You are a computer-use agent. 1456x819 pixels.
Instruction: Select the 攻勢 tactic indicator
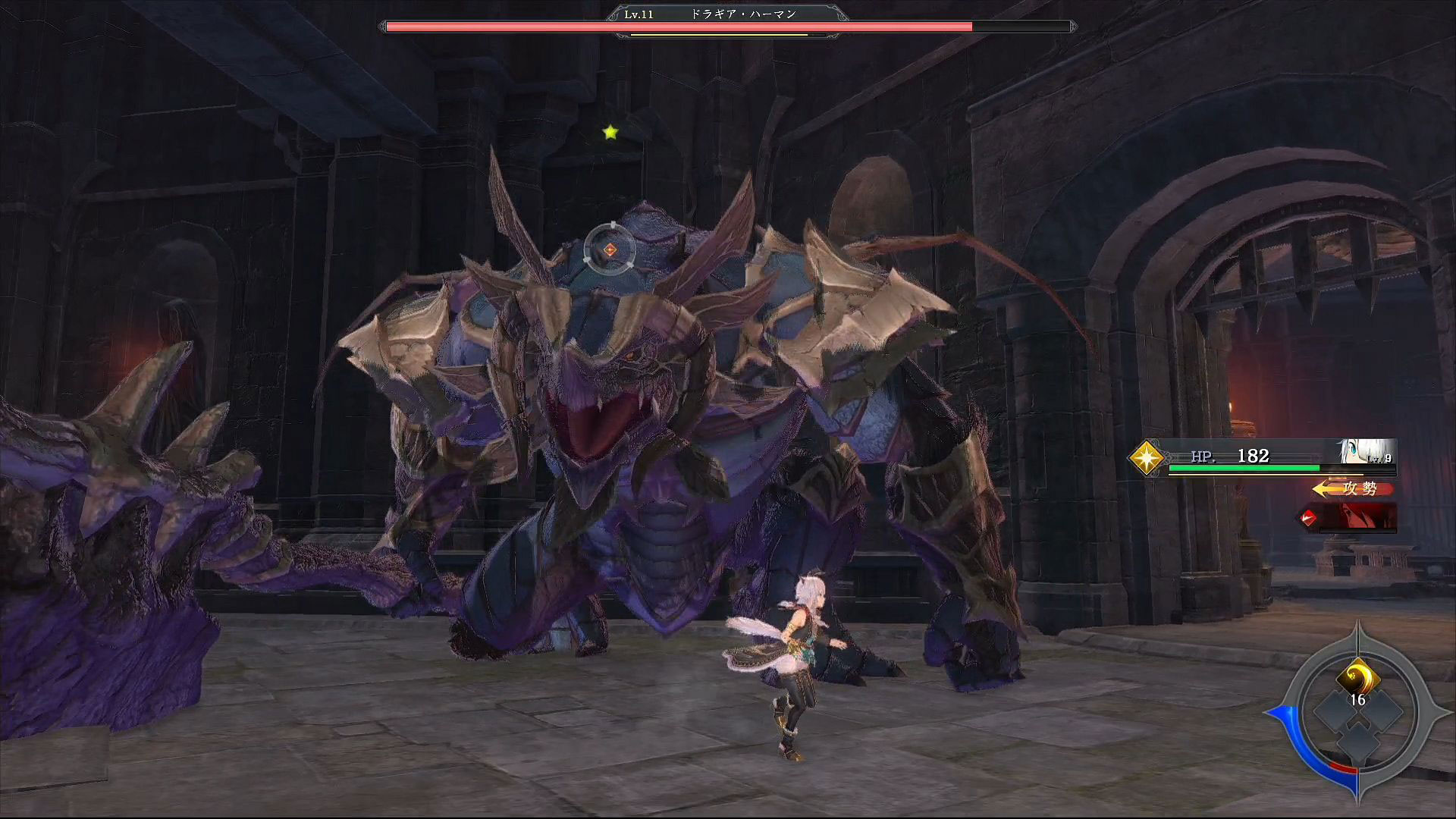1354,489
